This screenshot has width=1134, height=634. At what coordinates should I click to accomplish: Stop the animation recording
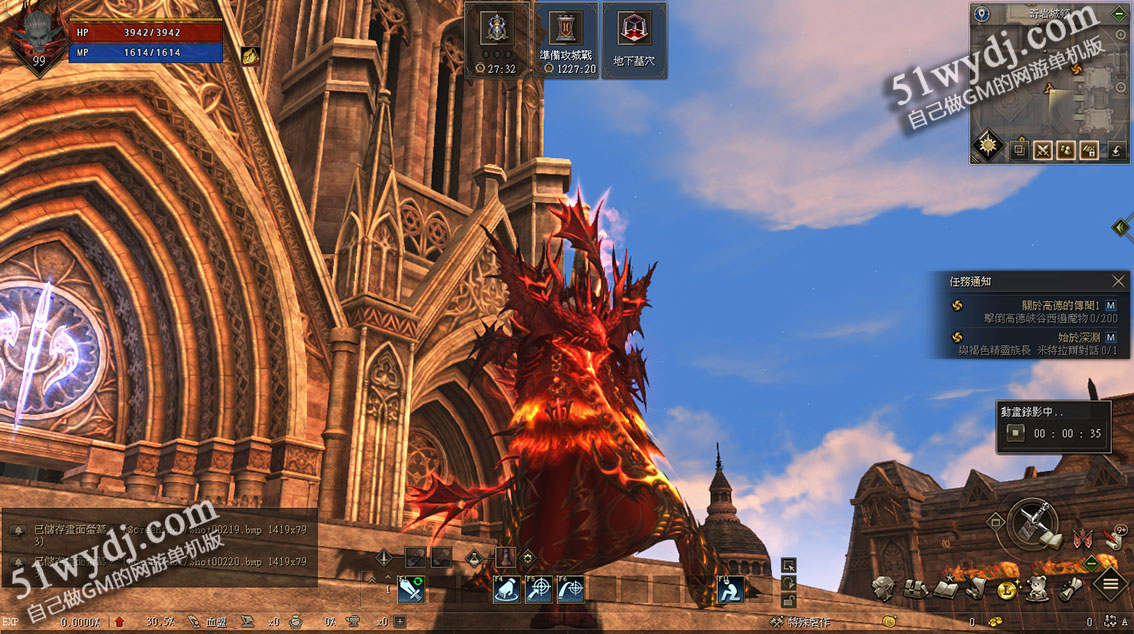pos(1016,433)
